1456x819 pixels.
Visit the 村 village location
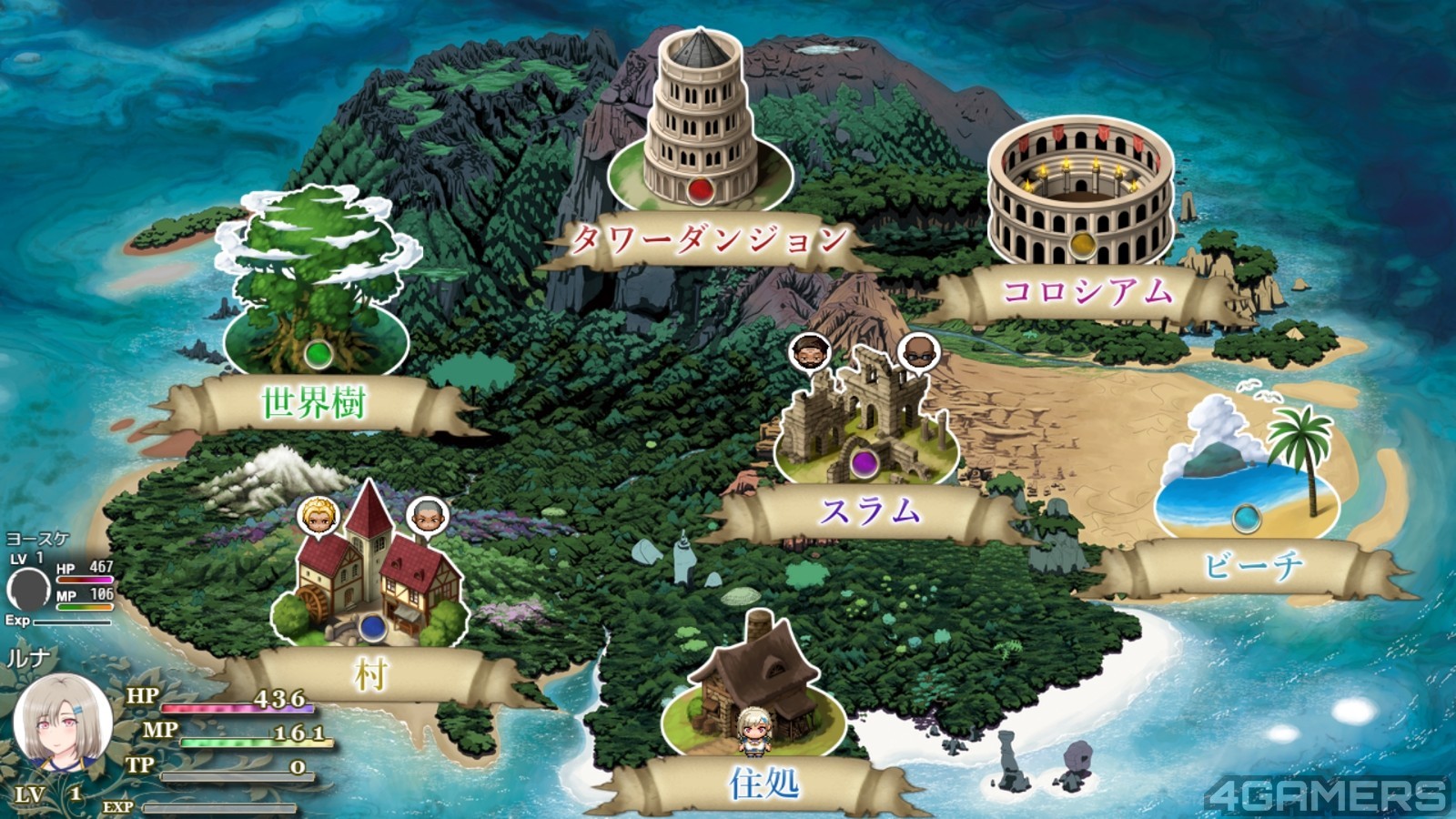369,575
